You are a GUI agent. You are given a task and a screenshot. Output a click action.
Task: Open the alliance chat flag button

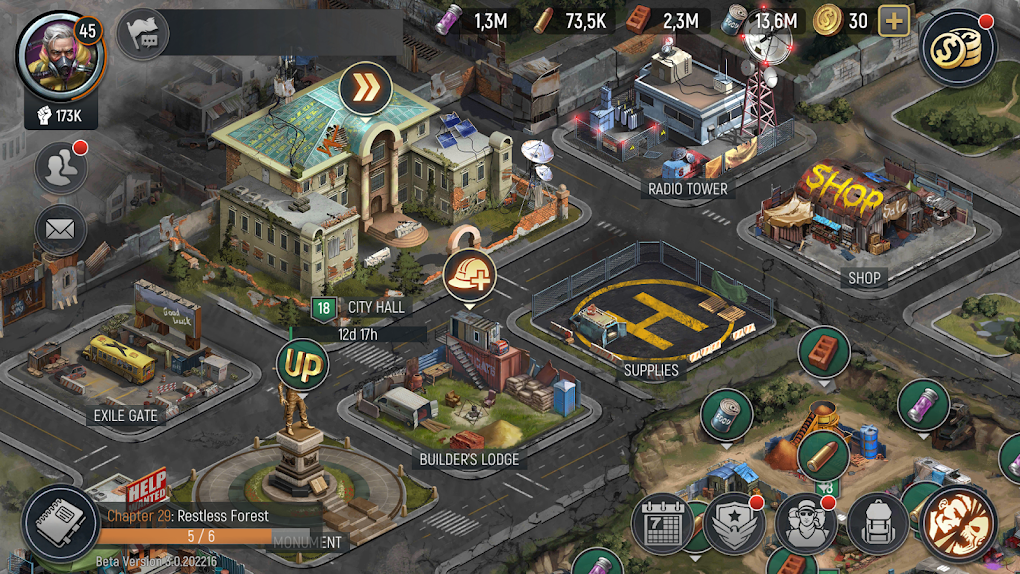(143, 35)
